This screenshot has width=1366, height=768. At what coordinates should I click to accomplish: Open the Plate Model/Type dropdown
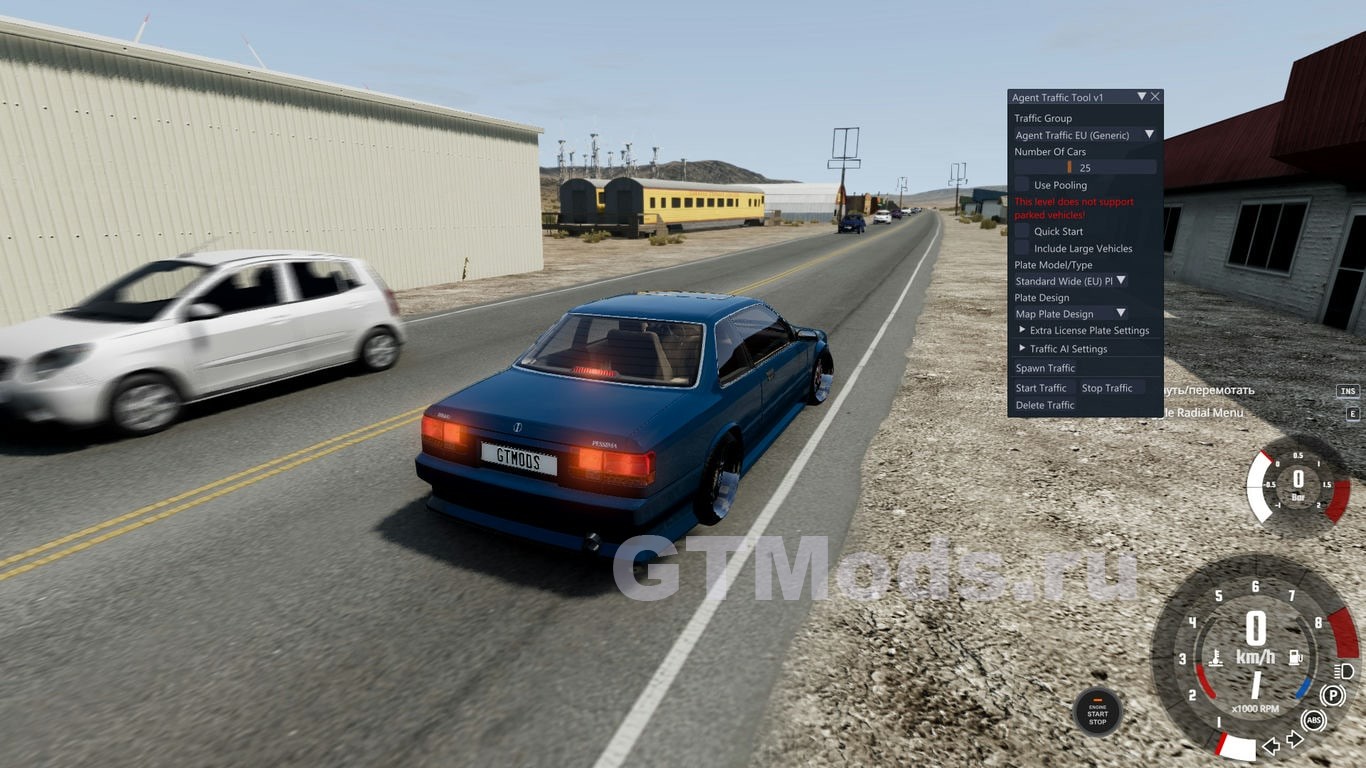click(1071, 281)
